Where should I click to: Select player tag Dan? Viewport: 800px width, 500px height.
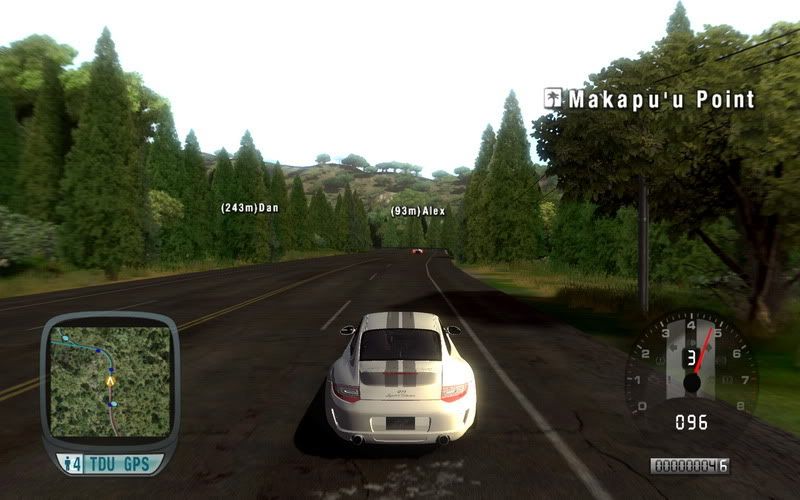click(x=249, y=208)
